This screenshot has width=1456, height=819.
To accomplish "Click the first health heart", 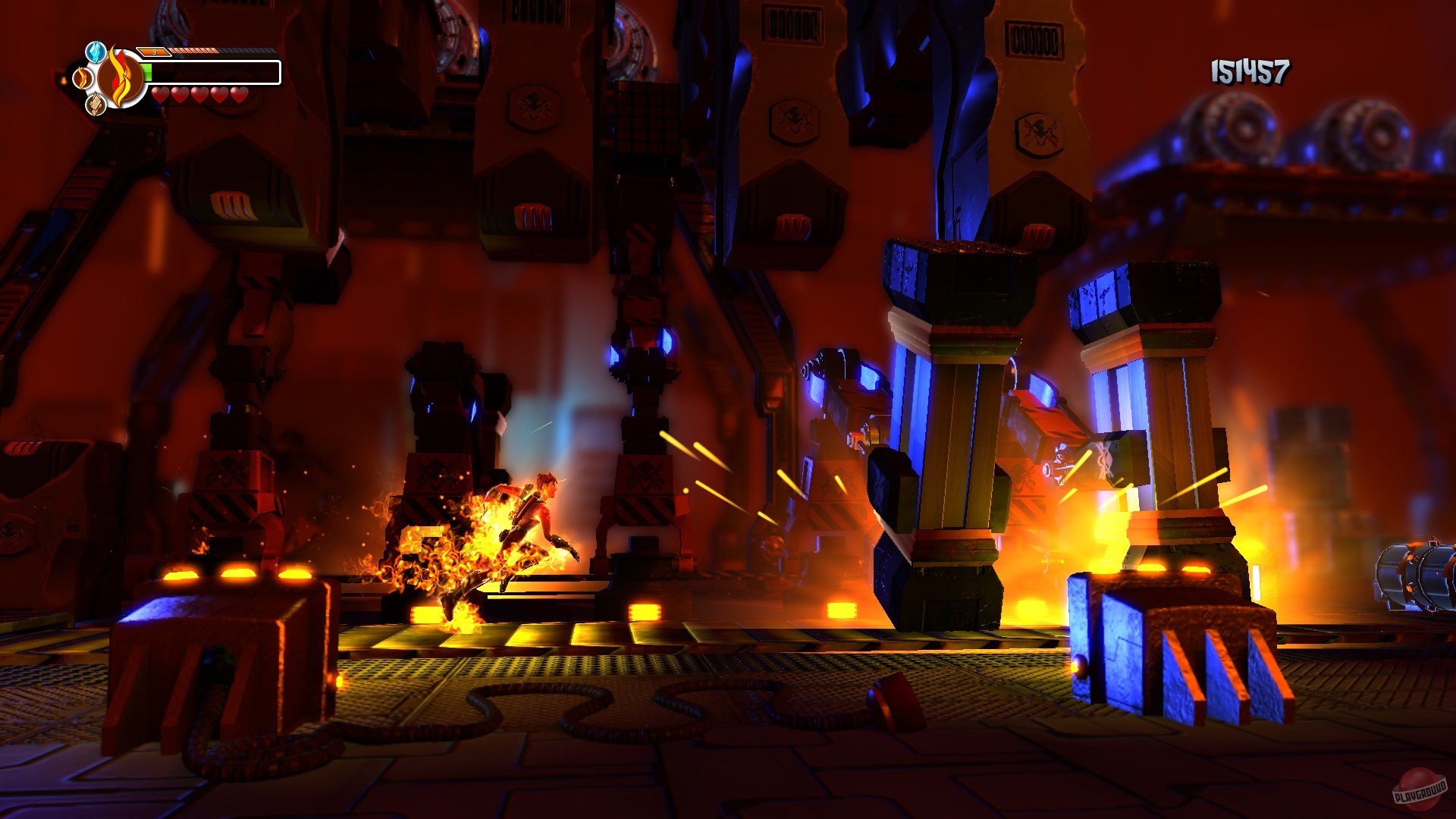I will click(161, 95).
